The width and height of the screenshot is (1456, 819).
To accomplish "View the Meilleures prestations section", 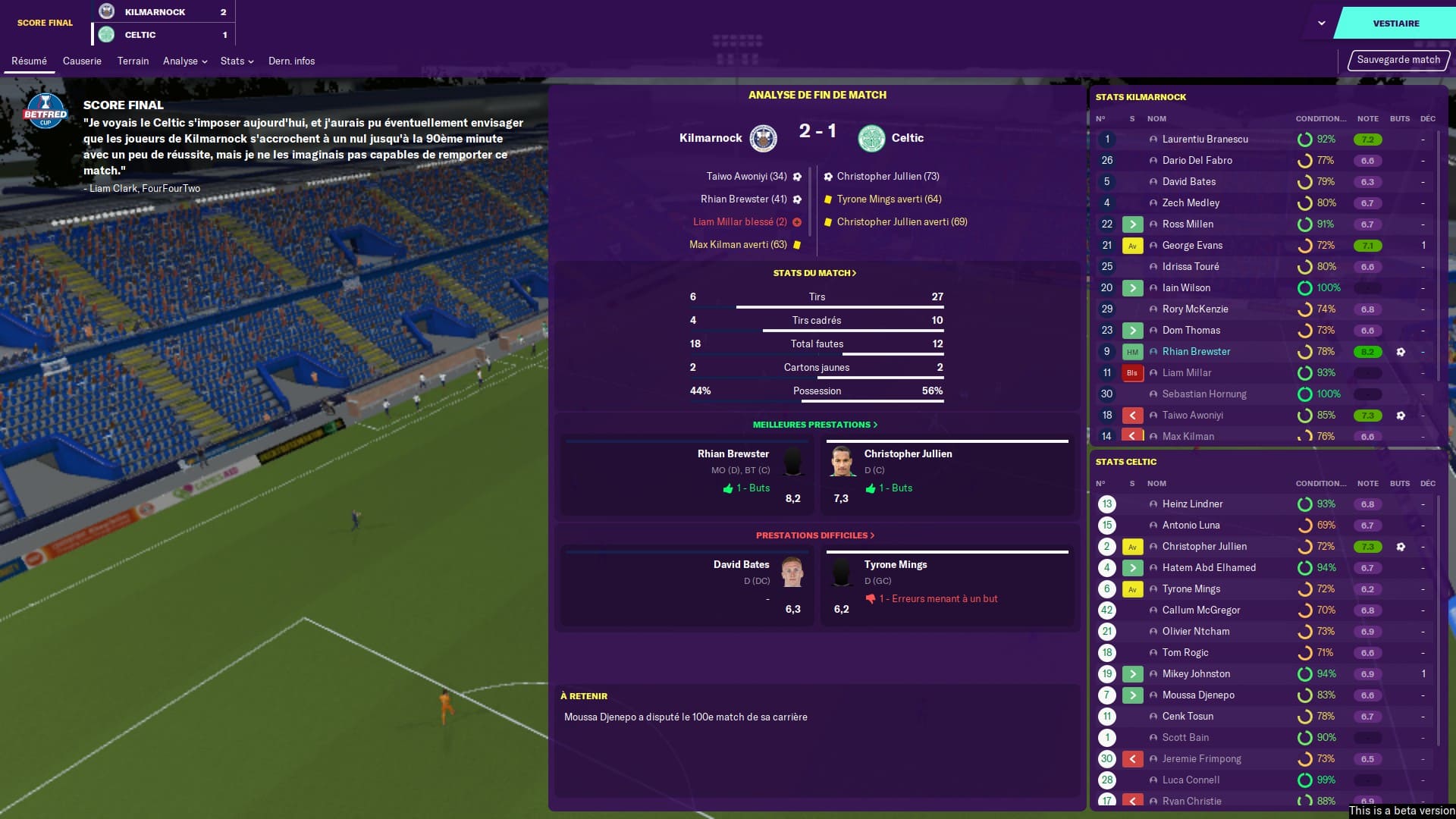I will click(x=814, y=425).
